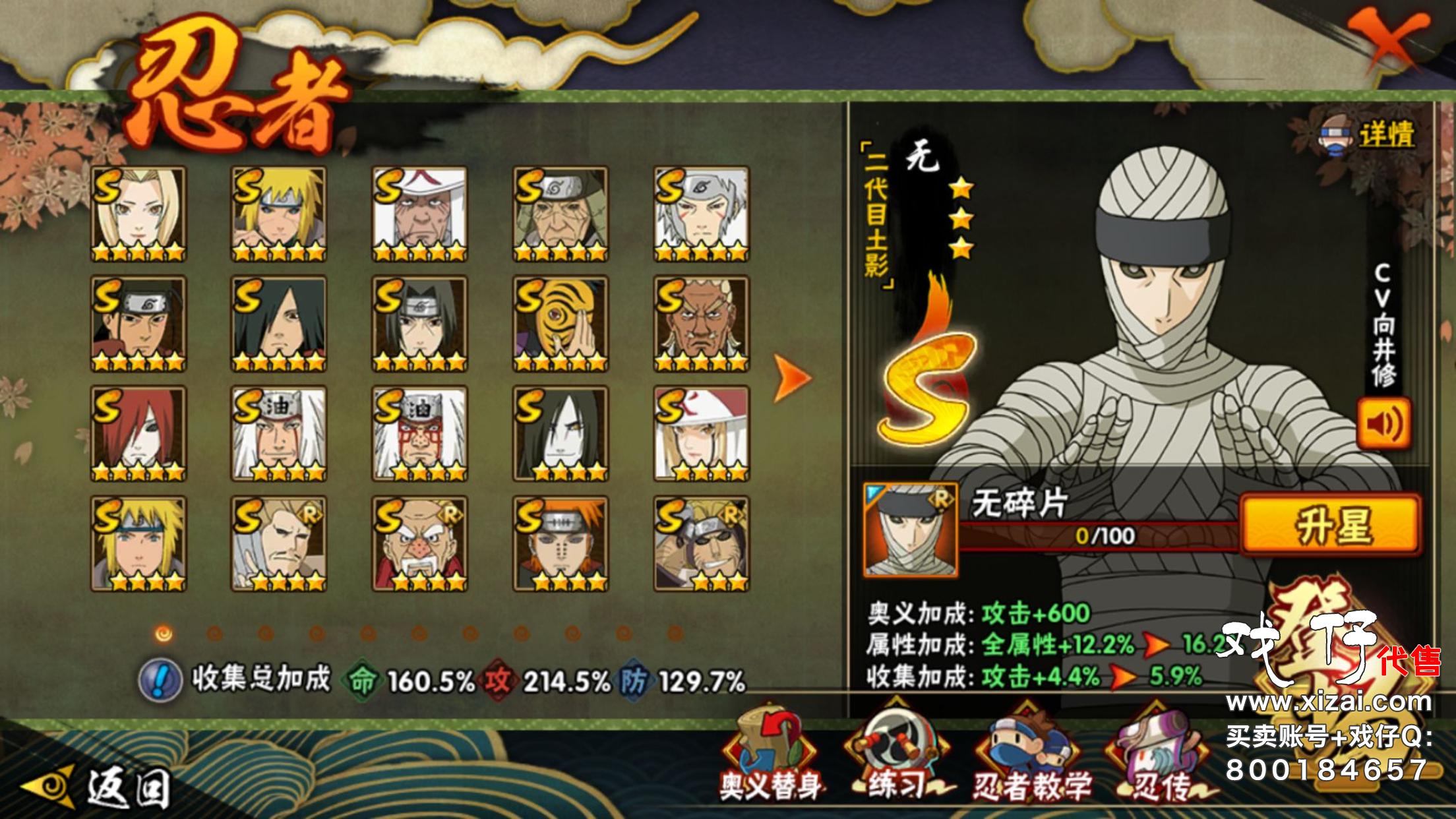Screen dimensions: 1456x819
Task: Select the dark-skinned Raikage portrait
Action: (x=702, y=324)
